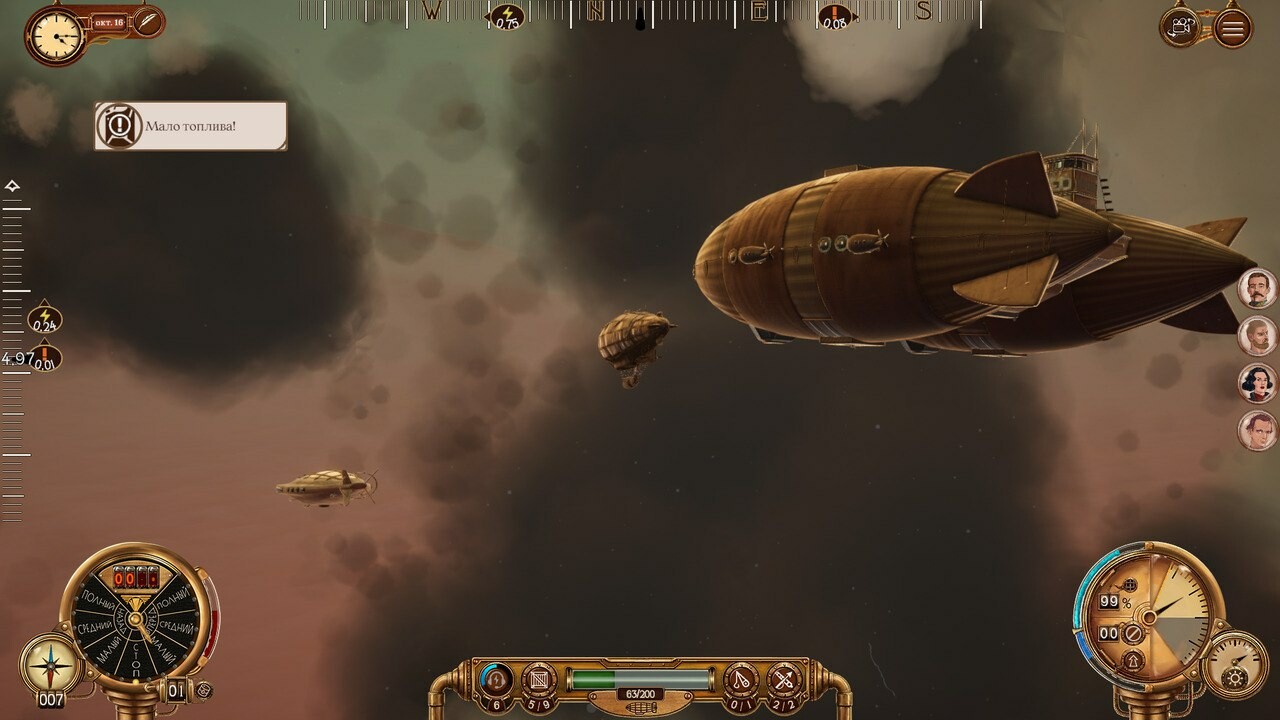Choose the dark-haired woman crew portrait

[x=1257, y=383]
